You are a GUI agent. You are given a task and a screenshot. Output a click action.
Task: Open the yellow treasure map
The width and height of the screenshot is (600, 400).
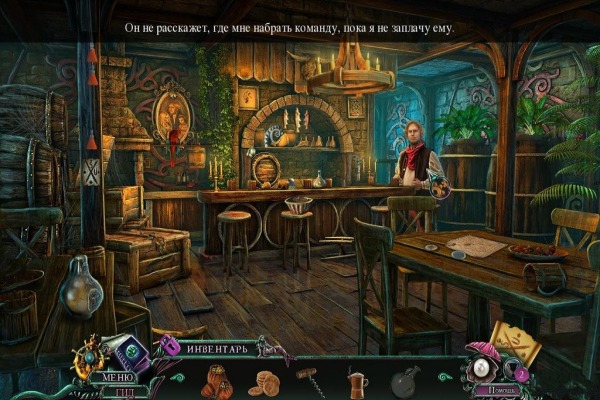click(x=514, y=345)
